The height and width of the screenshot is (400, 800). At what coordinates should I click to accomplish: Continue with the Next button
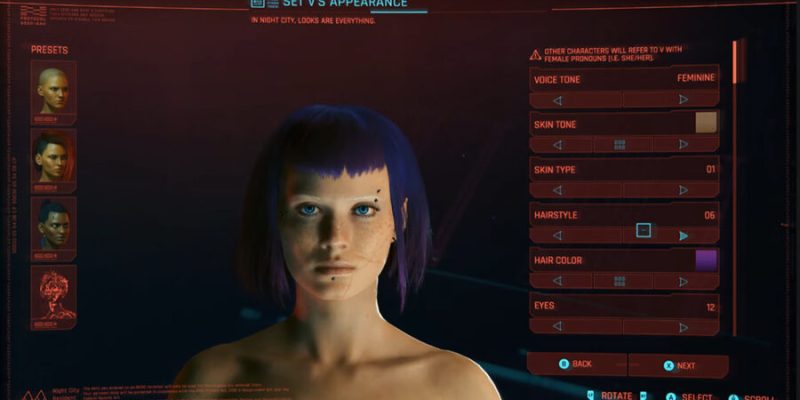(678, 366)
